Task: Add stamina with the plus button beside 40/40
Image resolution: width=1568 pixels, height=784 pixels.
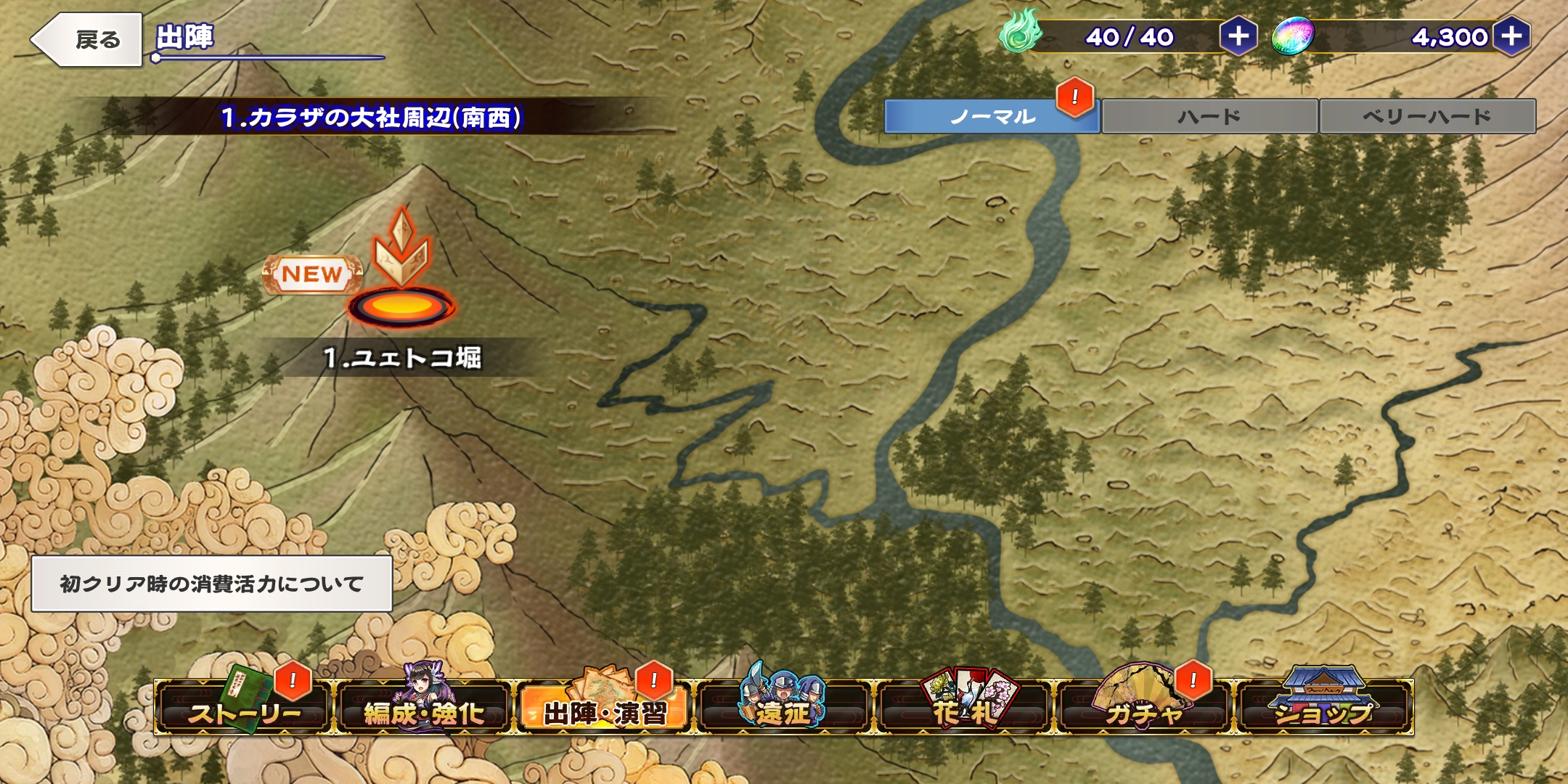Action: tap(1238, 36)
